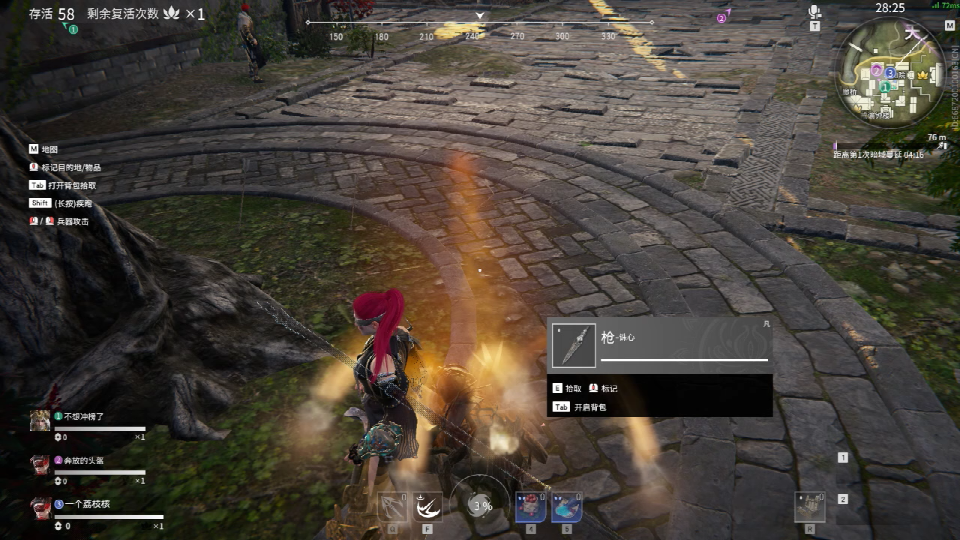Select the repair kit slot at bottom right

click(811, 506)
